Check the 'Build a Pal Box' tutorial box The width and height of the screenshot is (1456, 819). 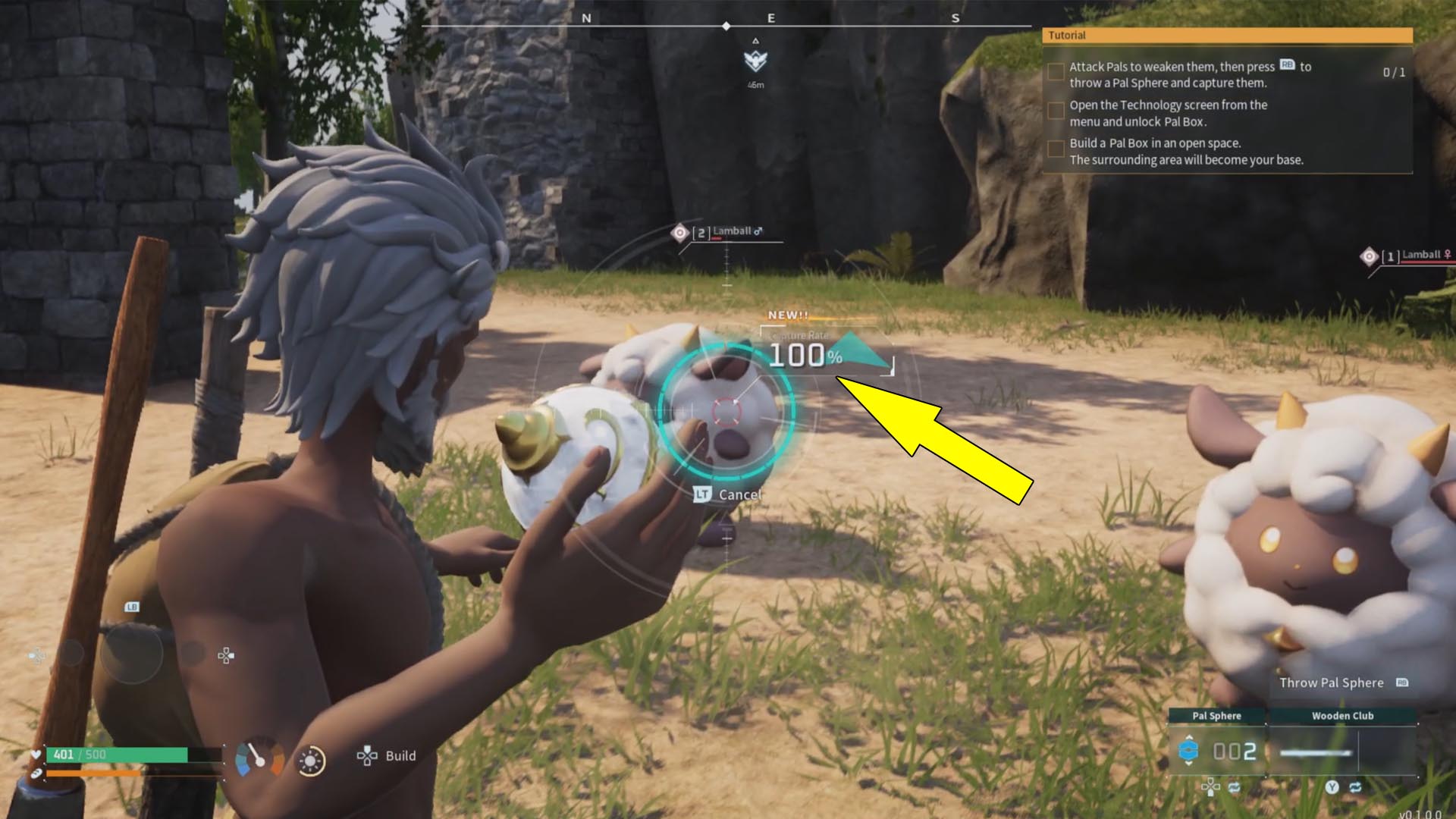pos(1056,150)
